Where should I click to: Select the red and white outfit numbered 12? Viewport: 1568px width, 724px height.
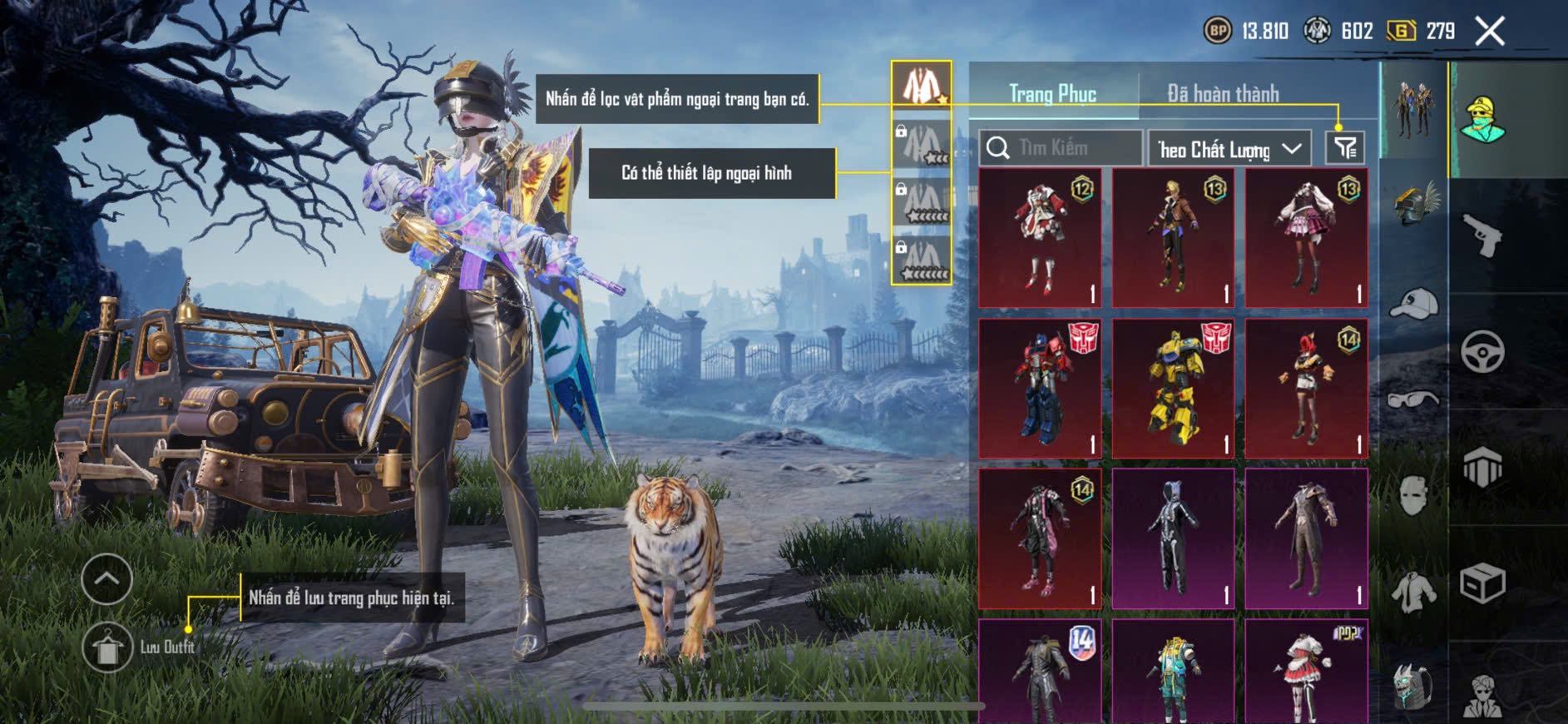[x=1040, y=238]
